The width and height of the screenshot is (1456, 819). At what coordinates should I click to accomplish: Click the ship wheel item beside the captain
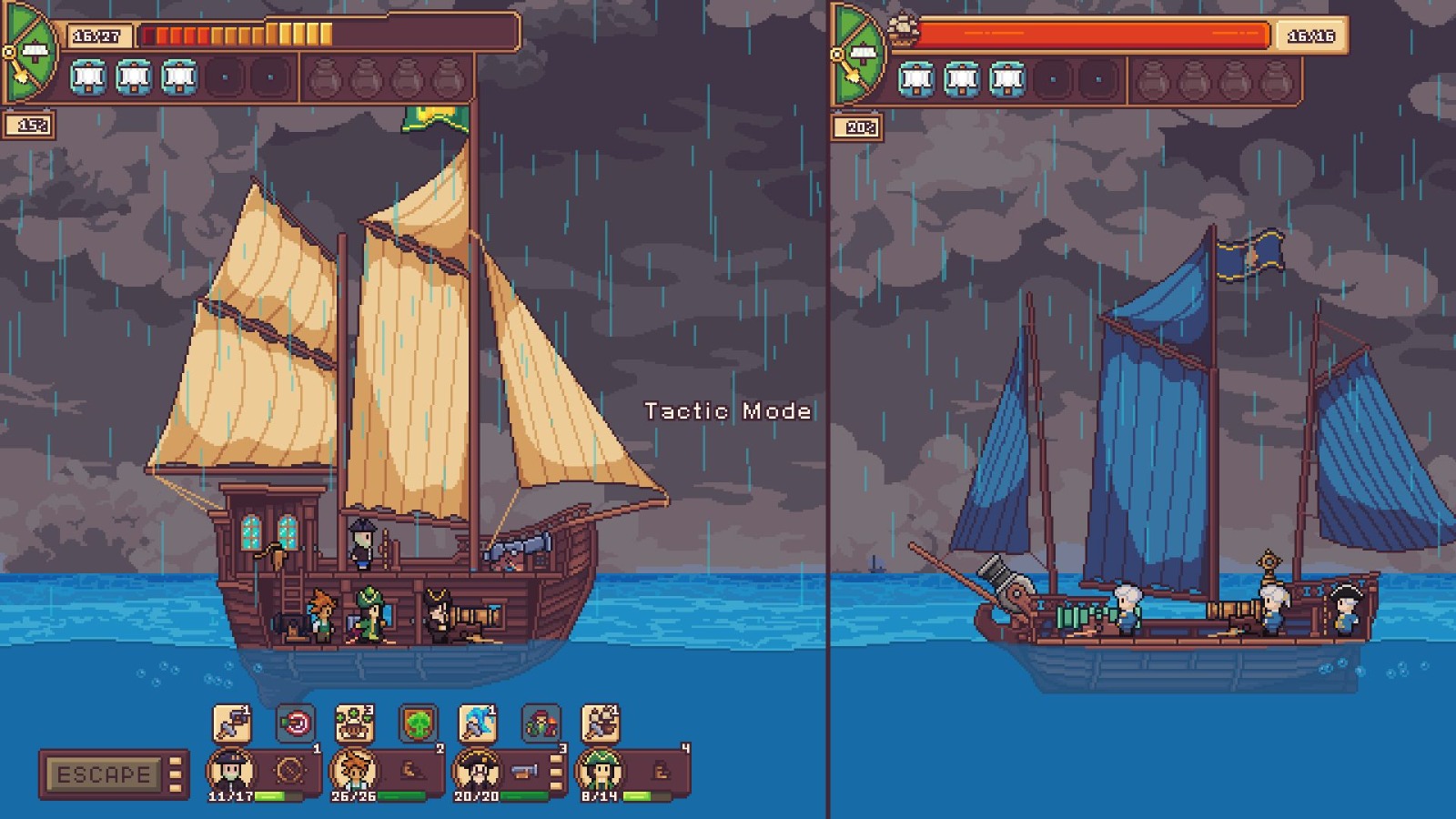tap(289, 770)
